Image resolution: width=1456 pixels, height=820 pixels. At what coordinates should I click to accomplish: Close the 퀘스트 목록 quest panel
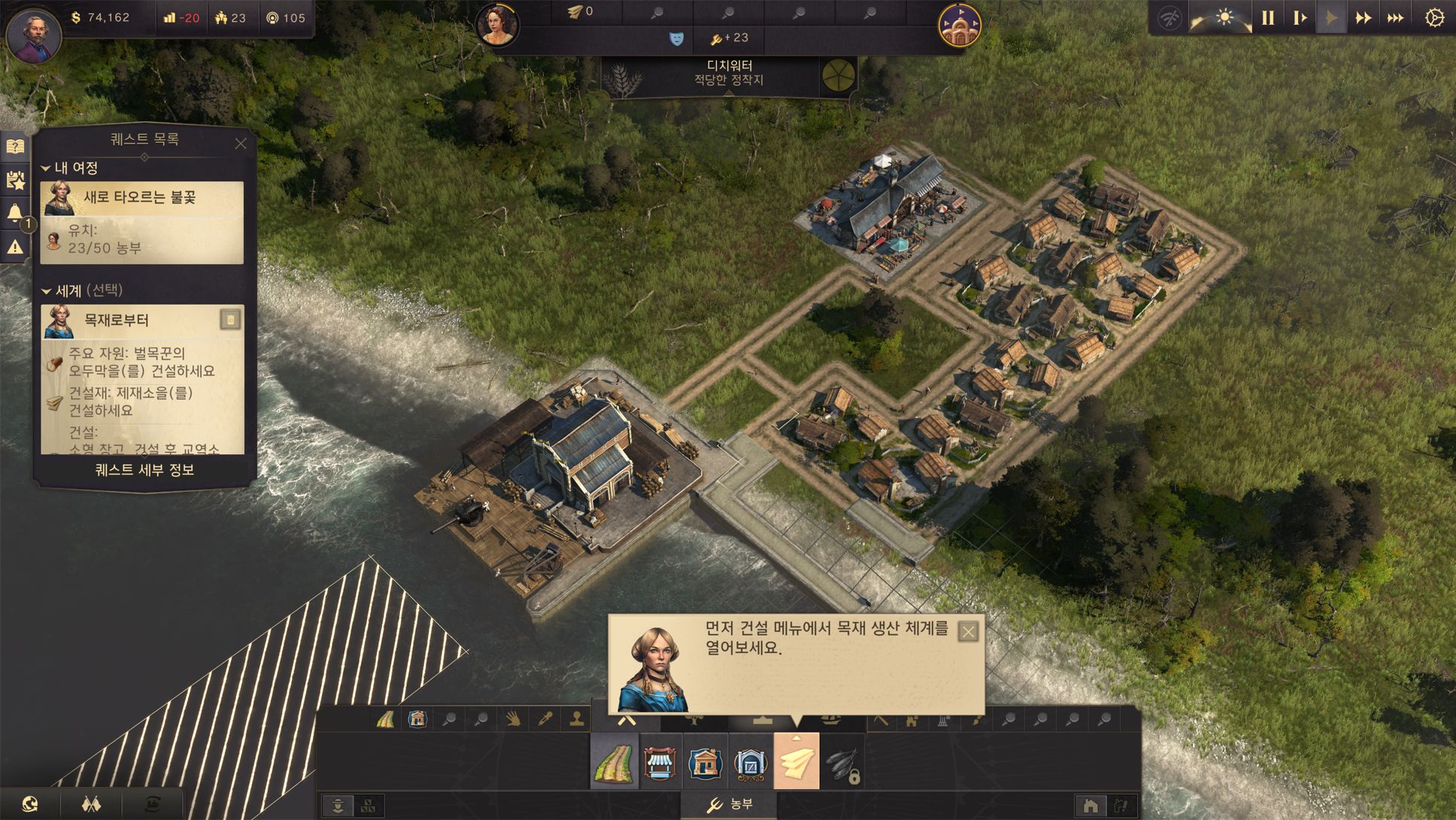point(241,143)
